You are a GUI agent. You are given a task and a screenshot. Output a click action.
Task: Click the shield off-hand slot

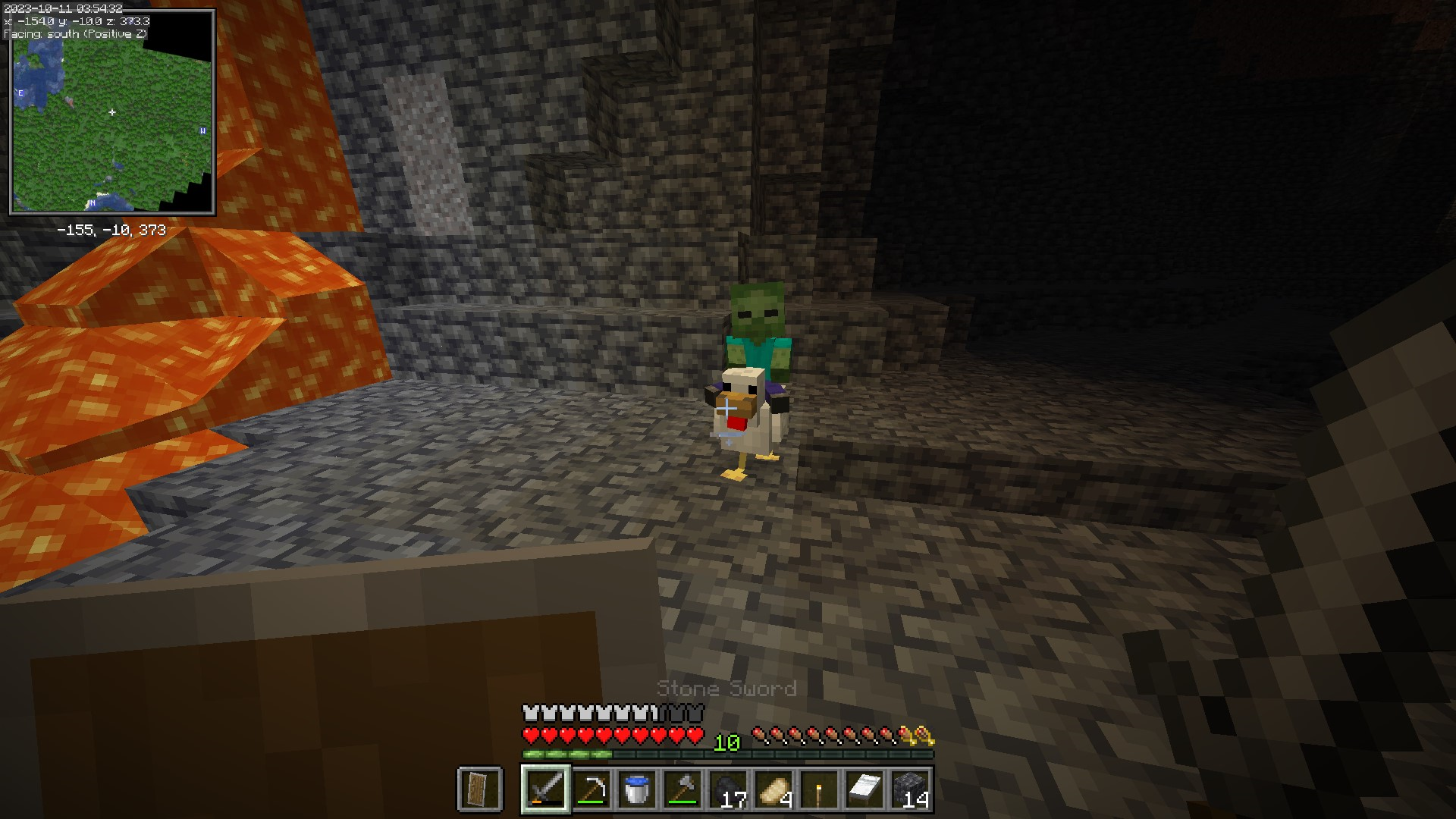click(480, 789)
